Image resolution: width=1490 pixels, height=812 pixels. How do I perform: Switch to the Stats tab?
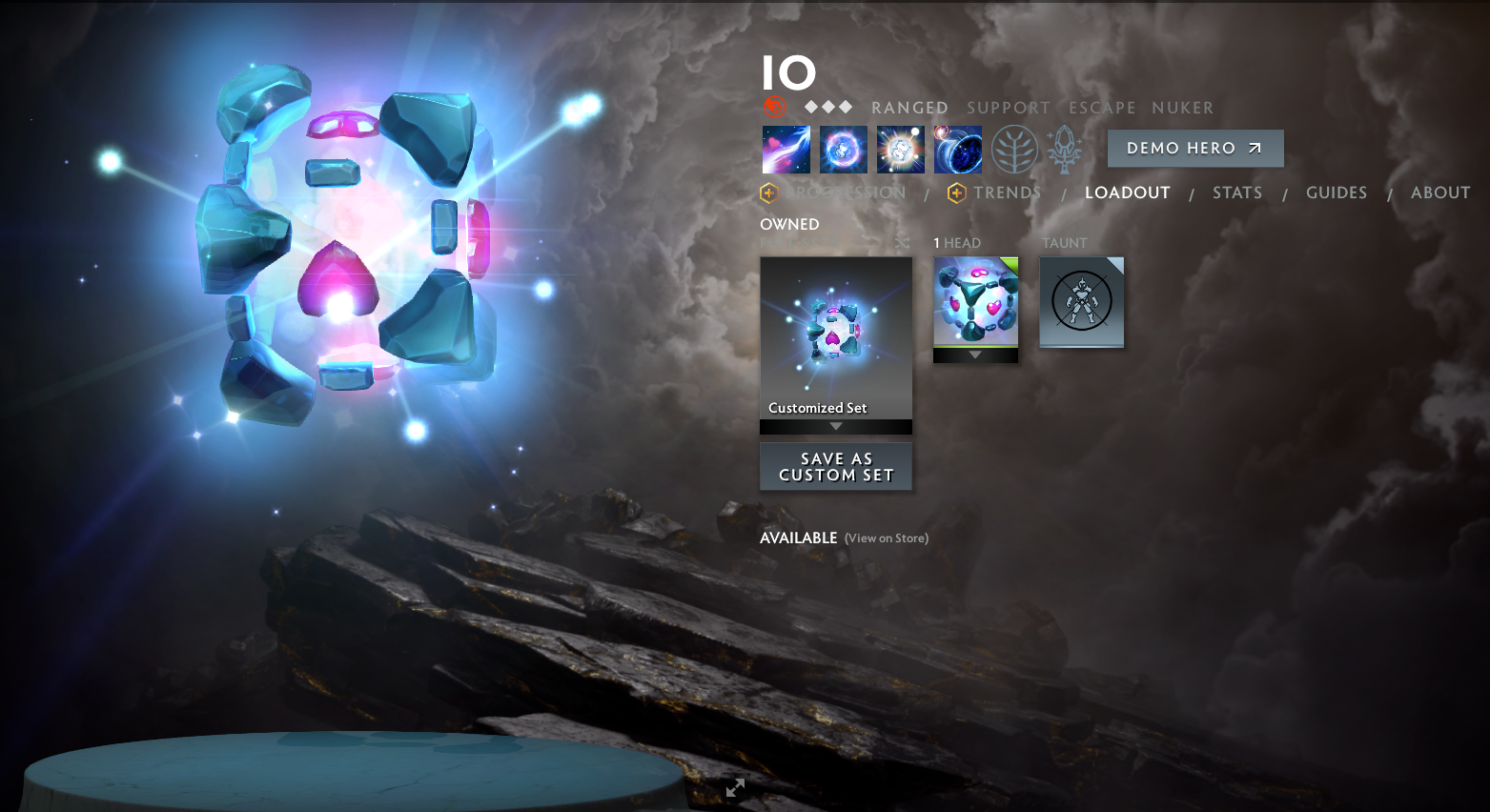coord(1236,193)
